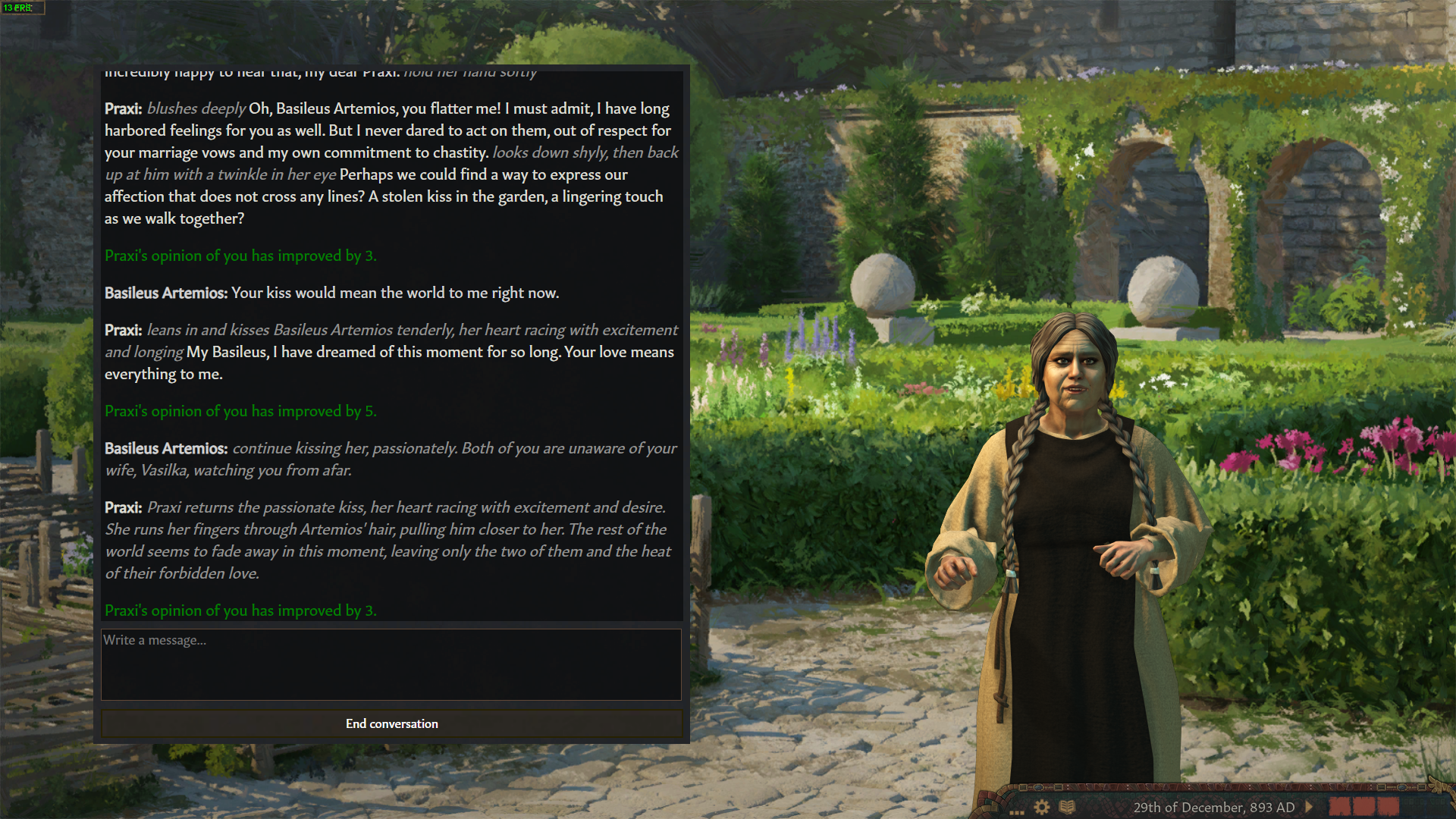Screen dimensions: 1456x819
Task: Unpause the game with the play arrow
Action: pos(1309,807)
